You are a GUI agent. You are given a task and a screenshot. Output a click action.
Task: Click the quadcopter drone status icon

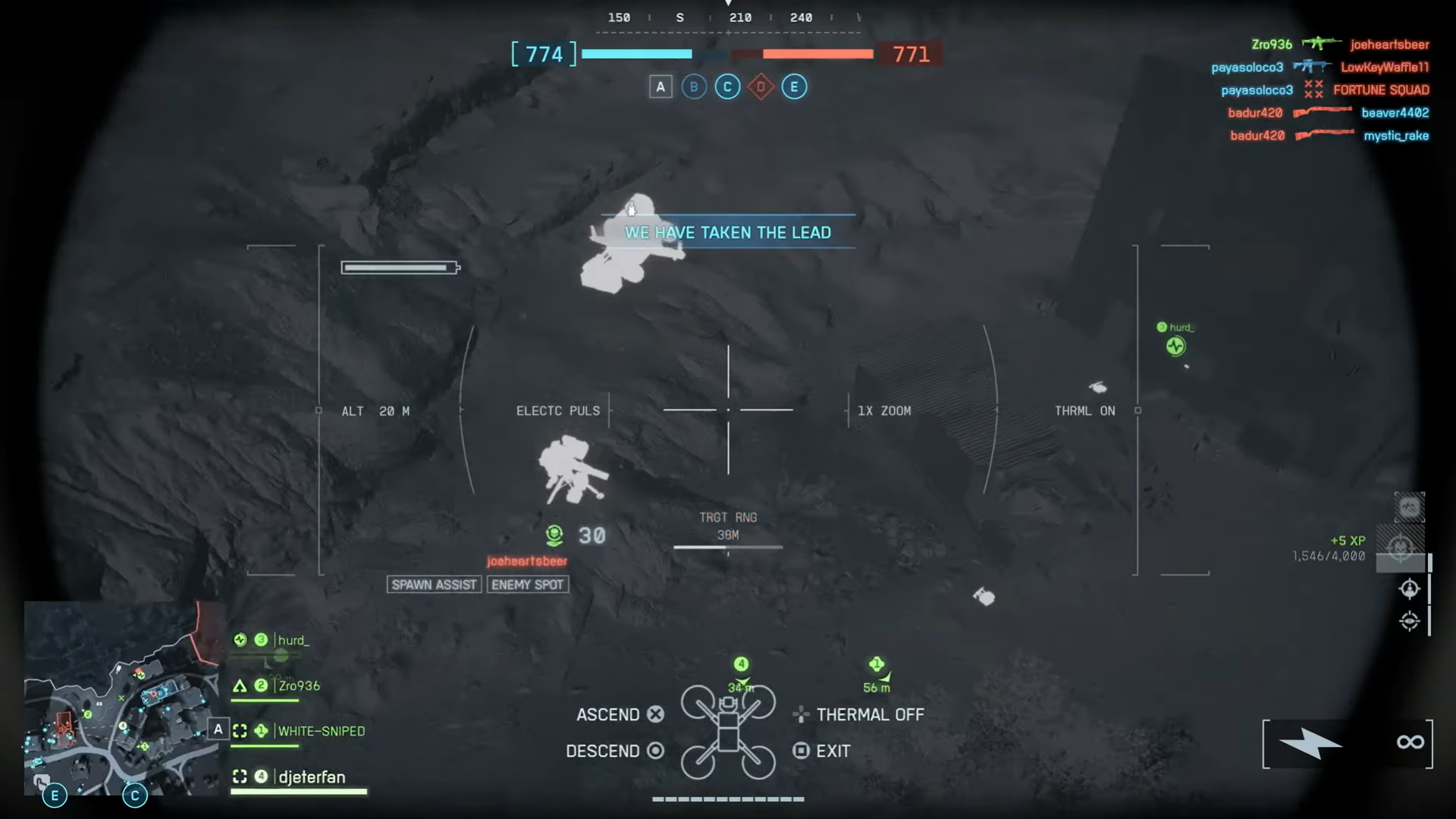coord(728,732)
